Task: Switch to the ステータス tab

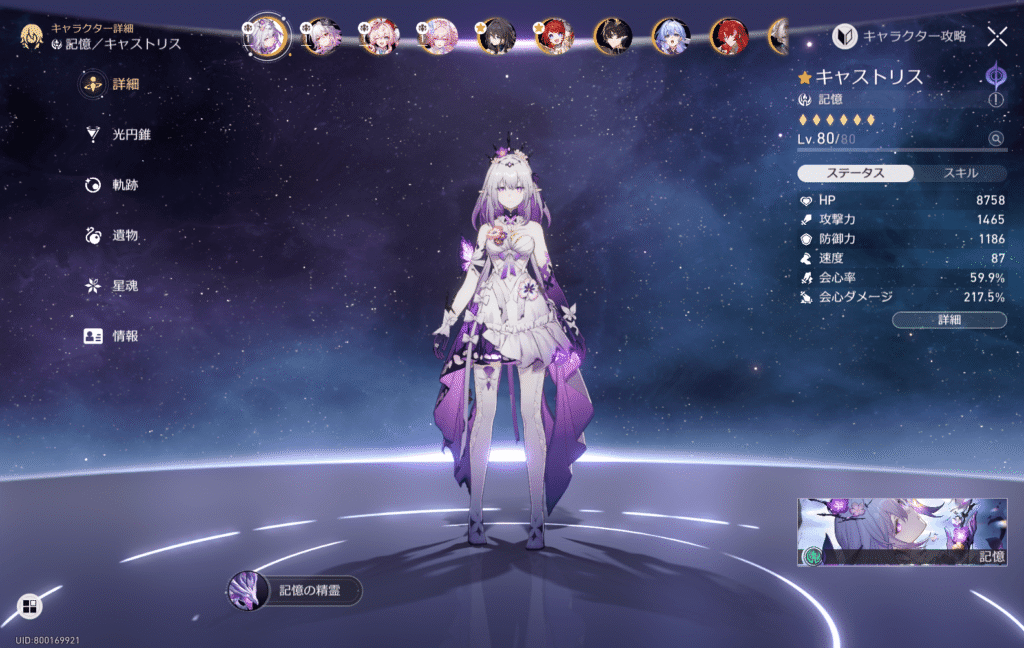Action: 855,173
